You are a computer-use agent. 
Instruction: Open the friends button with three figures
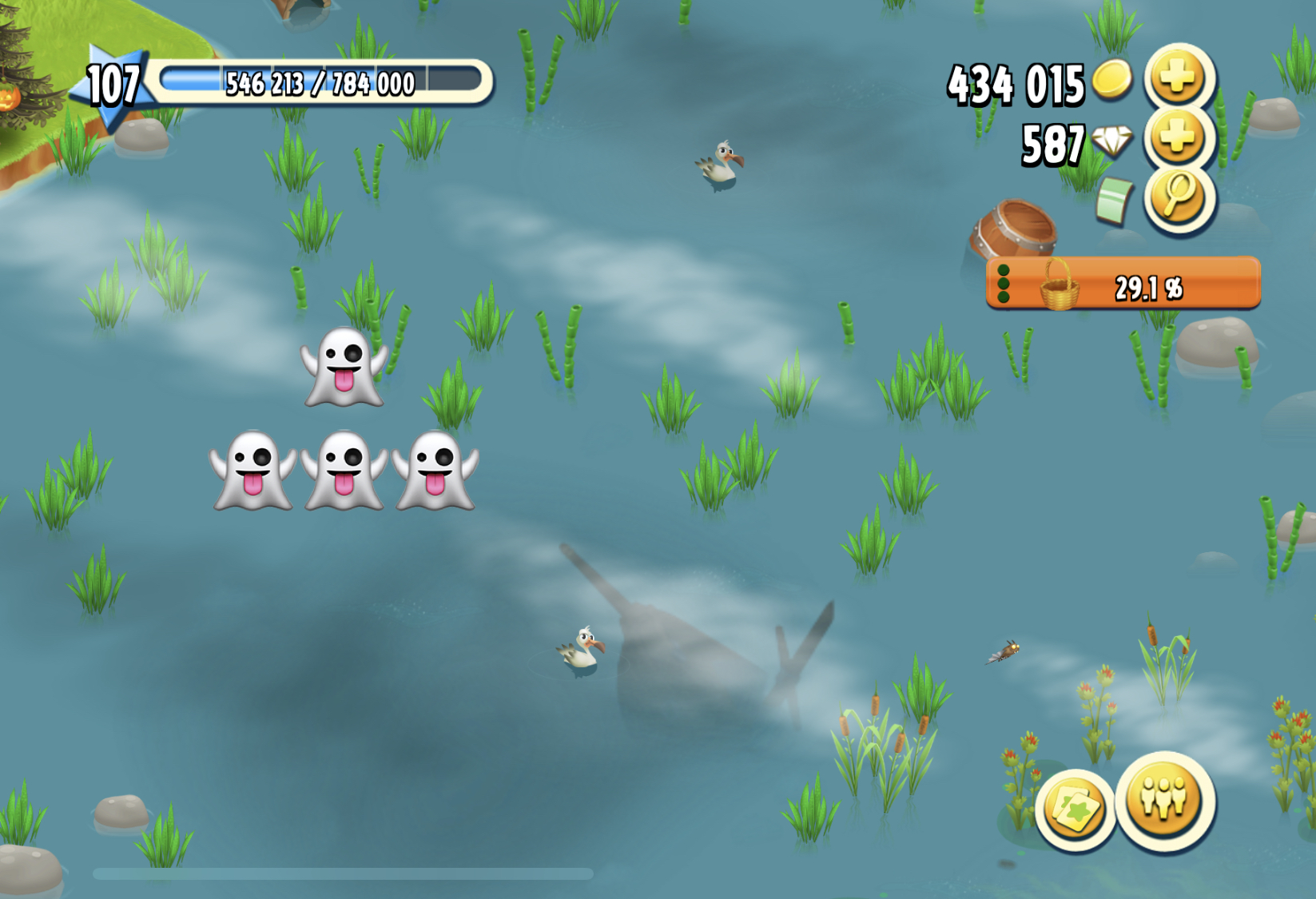click(x=1165, y=800)
